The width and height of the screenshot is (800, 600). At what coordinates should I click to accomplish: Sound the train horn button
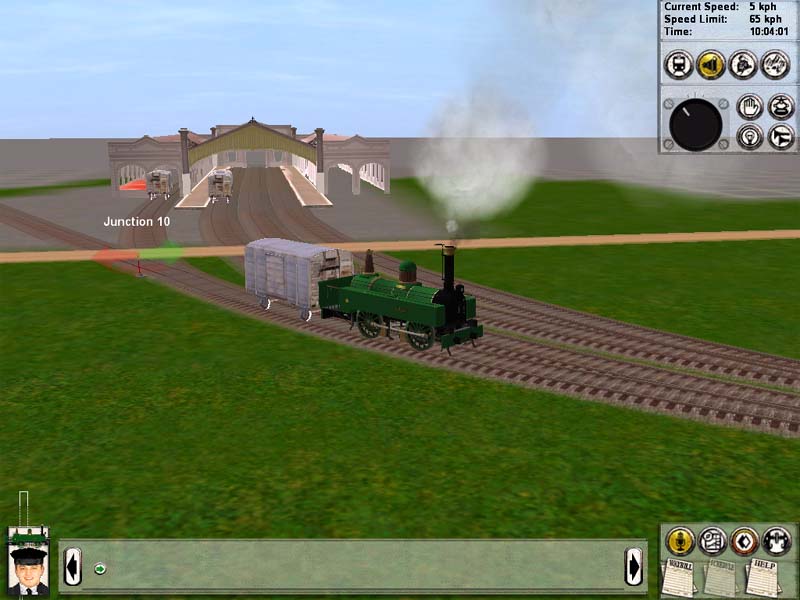pyautogui.click(x=780, y=137)
